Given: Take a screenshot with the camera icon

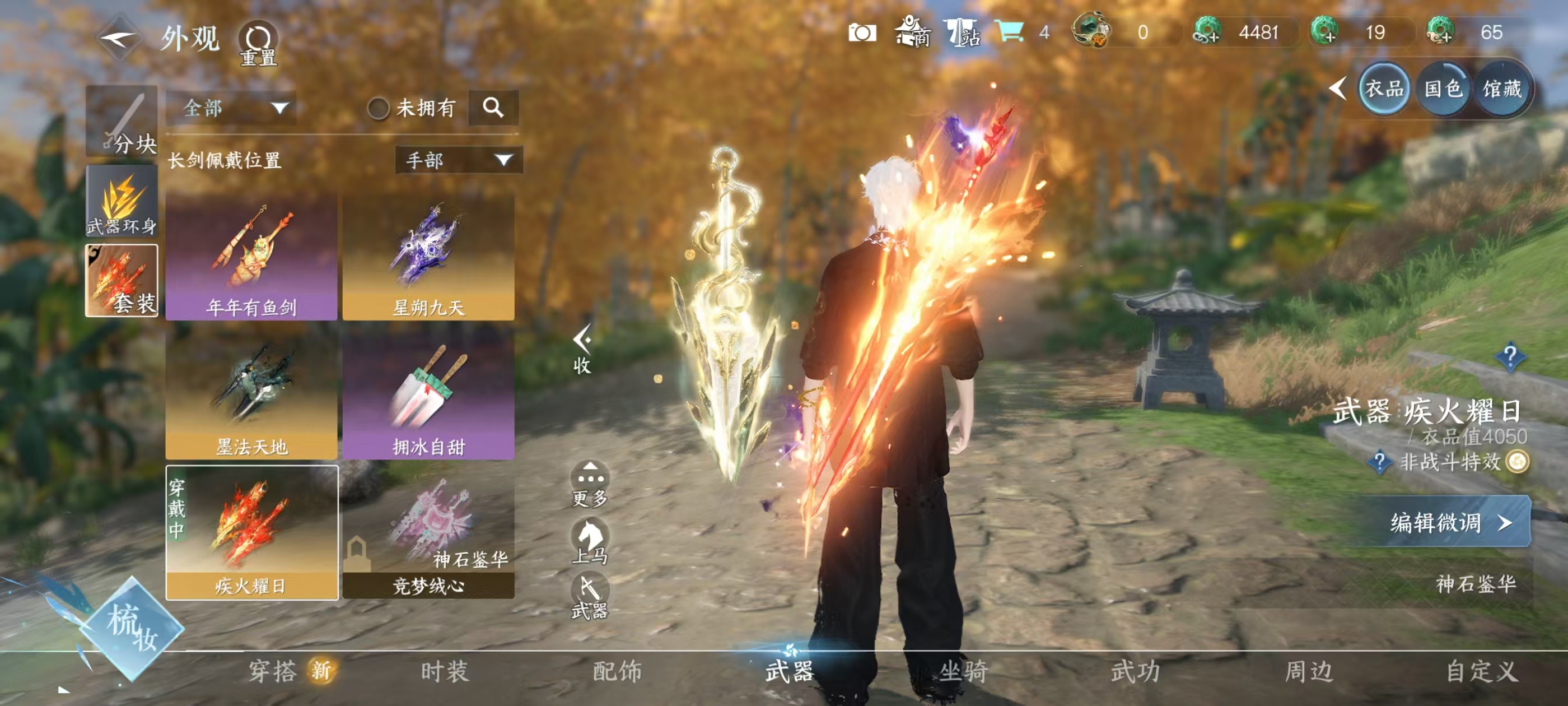Looking at the screenshot, I should click(x=862, y=33).
